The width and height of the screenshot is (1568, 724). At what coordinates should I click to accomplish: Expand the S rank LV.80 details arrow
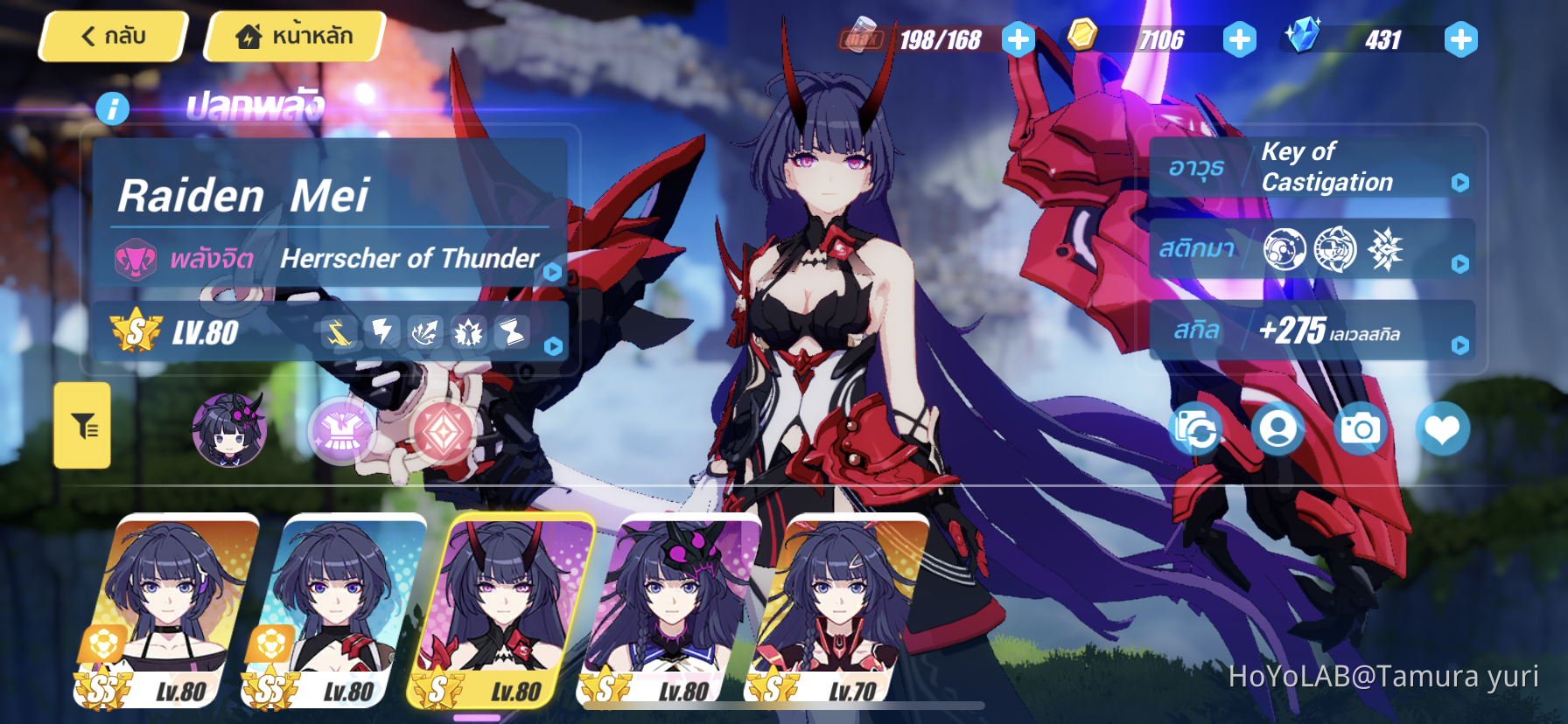(x=551, y=345)
